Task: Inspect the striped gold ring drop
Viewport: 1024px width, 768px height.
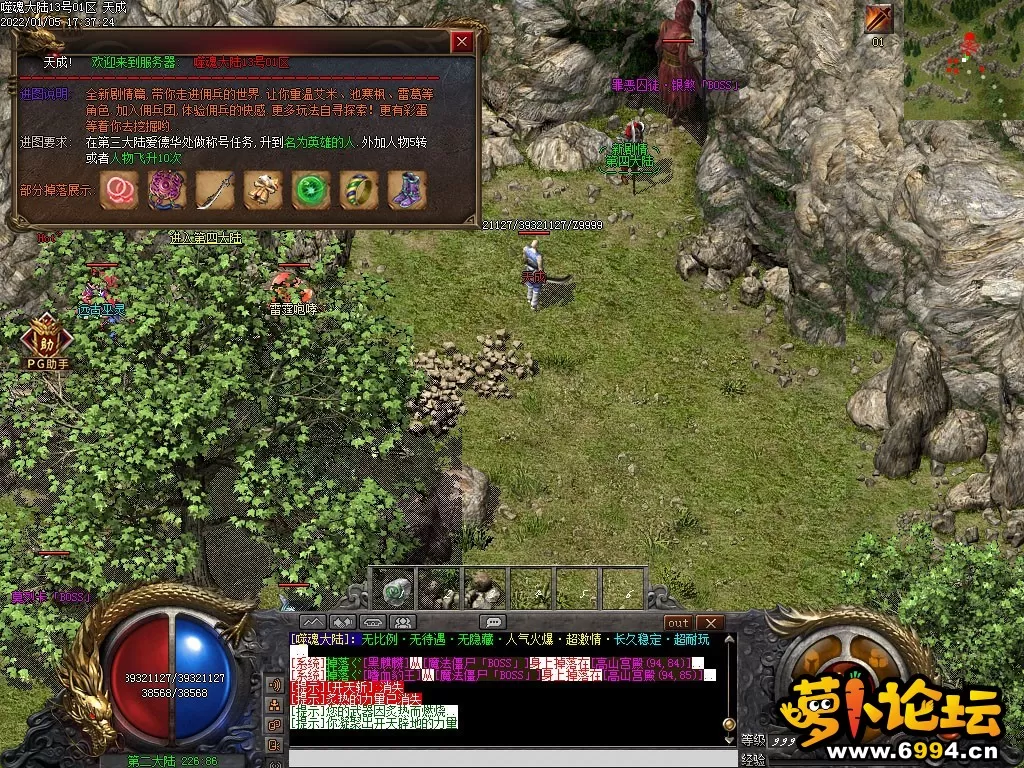Action: (359, 190)
